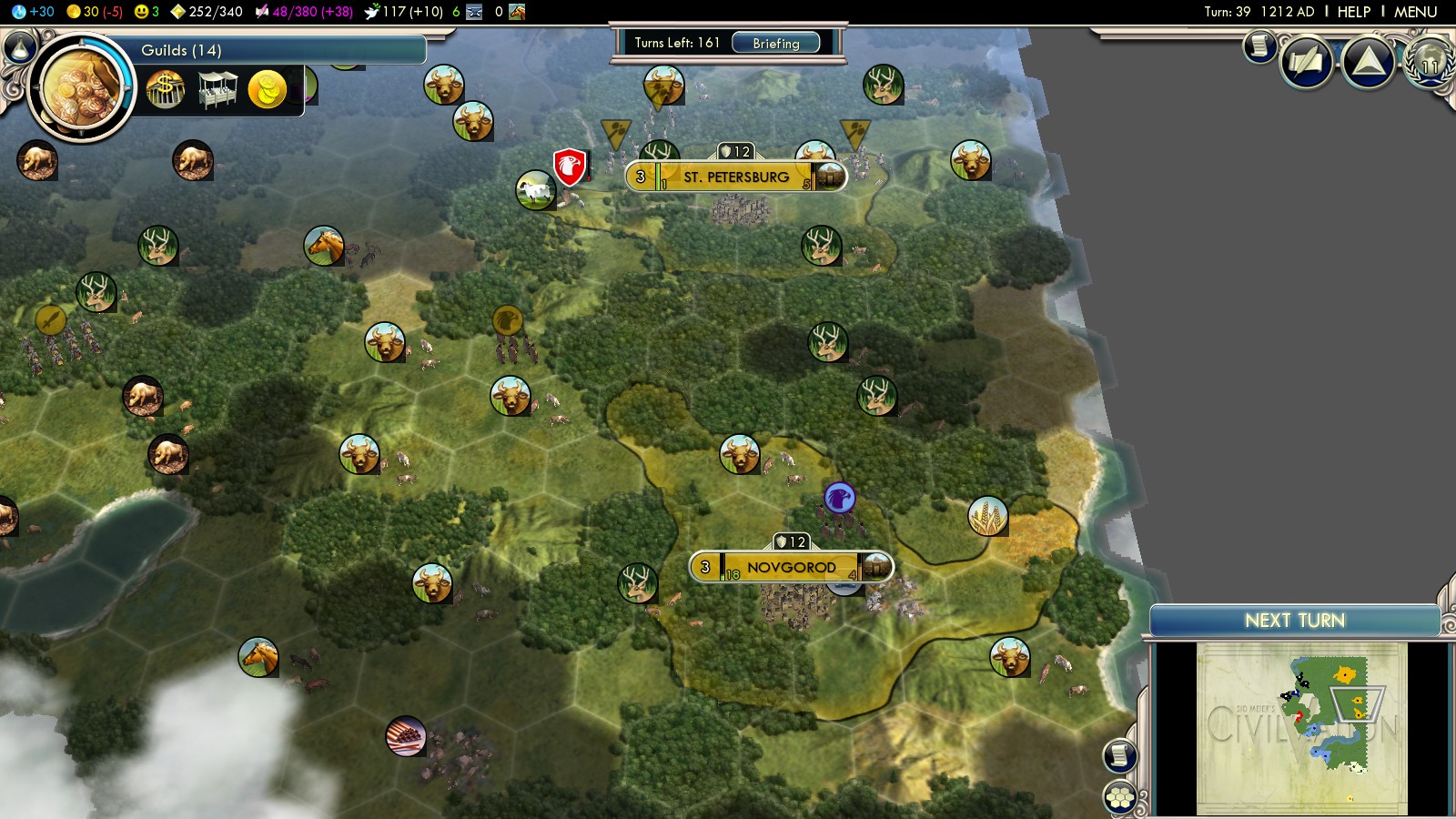
Task: Click the happiness smiley face indicator
Action: [146, 12]
